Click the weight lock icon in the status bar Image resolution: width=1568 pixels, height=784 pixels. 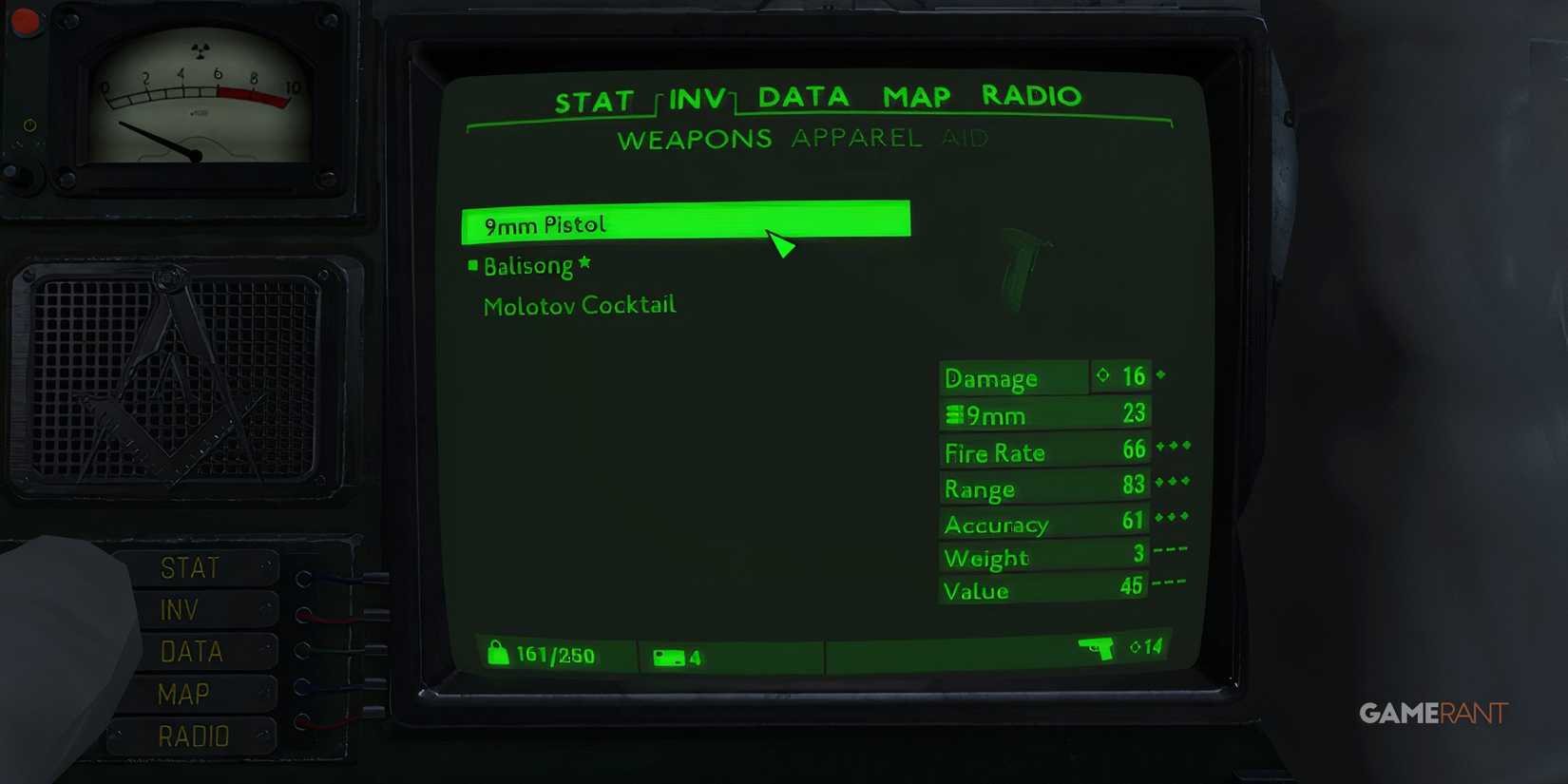coord(498,654)
